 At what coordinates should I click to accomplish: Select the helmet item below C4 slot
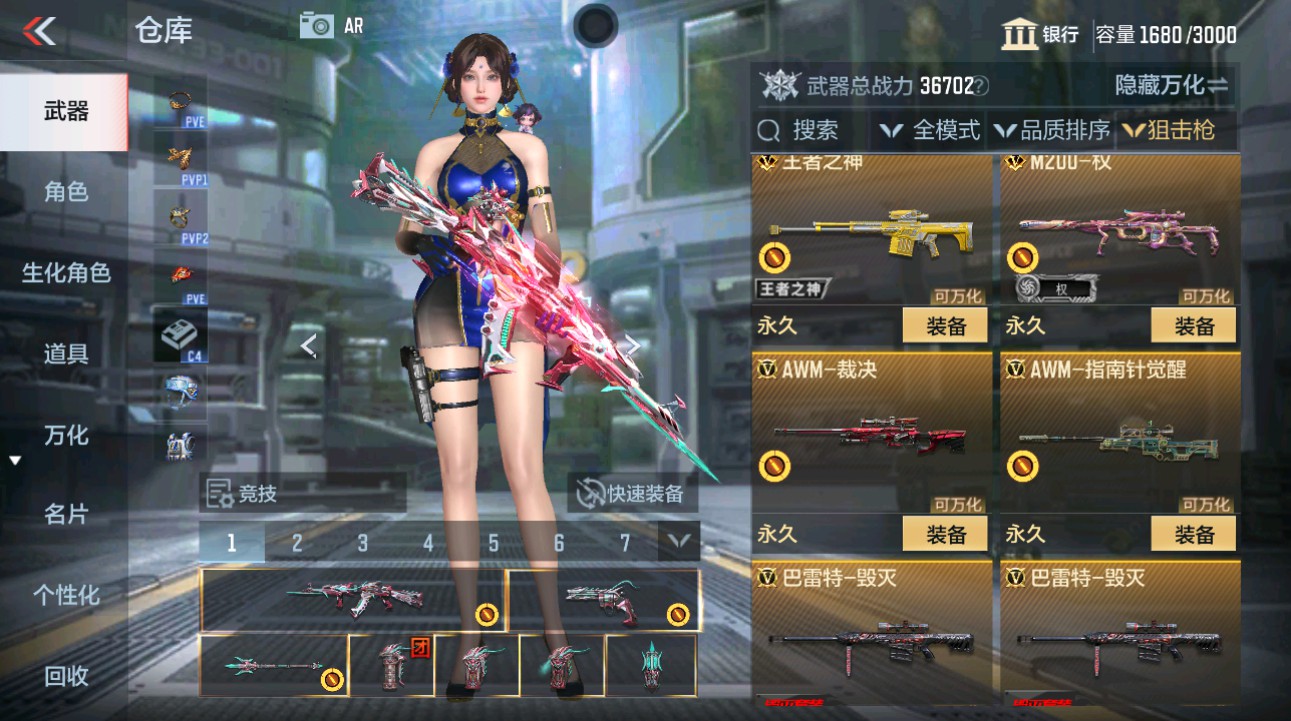pos(182,388)
